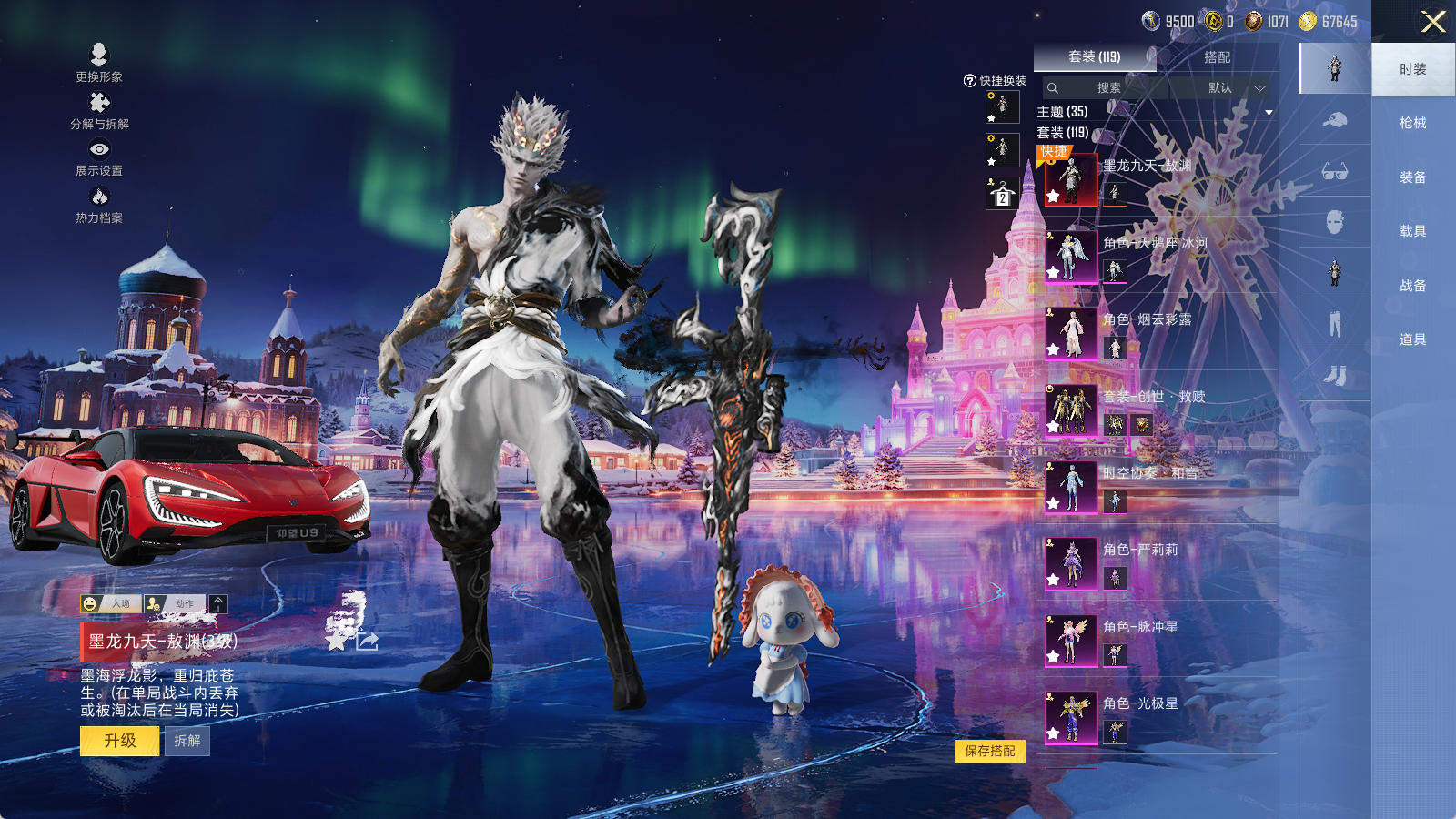
Task: Open 热力档案 flame profile
Action: (99, 205)
